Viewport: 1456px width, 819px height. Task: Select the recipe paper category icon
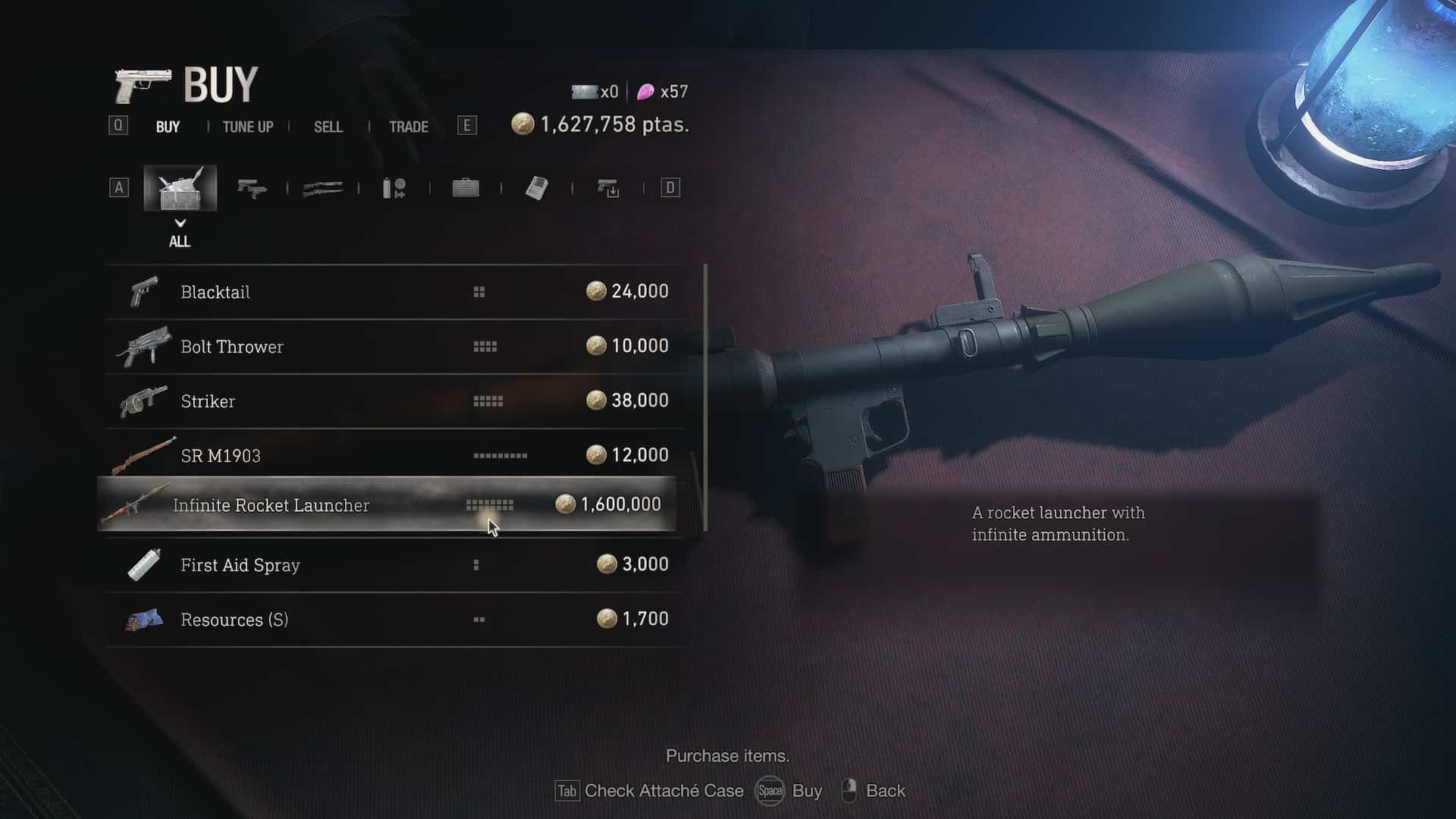(537, 188)
